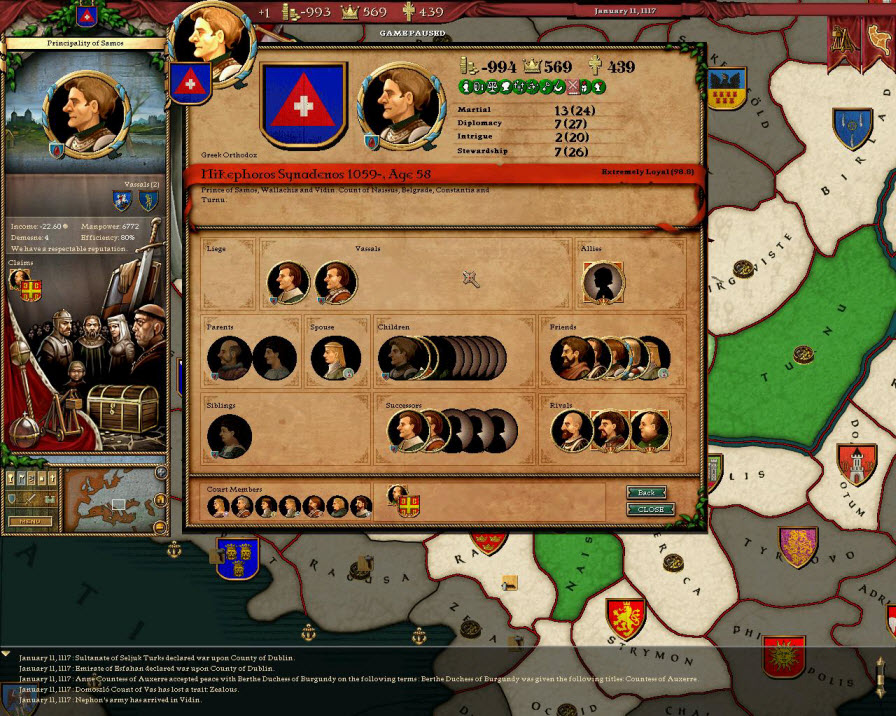Open the game Menu button
This screenshot has height=716, width=896.
coord(30,521)
